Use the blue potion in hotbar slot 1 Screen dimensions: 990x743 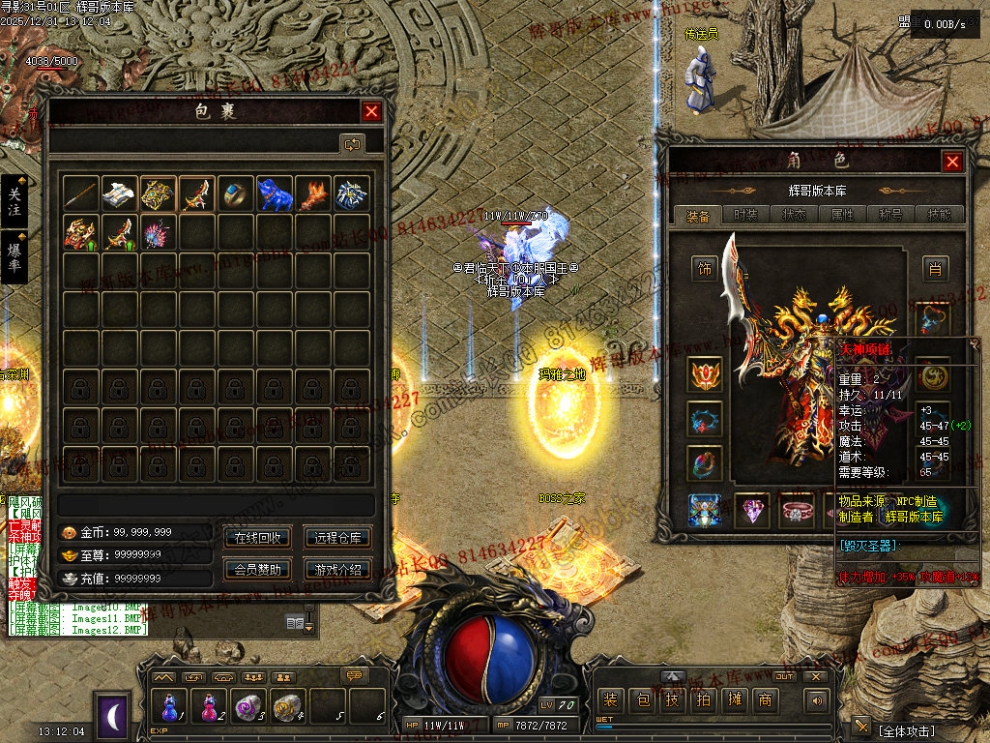pyautogui.click(x=168, y=708)
